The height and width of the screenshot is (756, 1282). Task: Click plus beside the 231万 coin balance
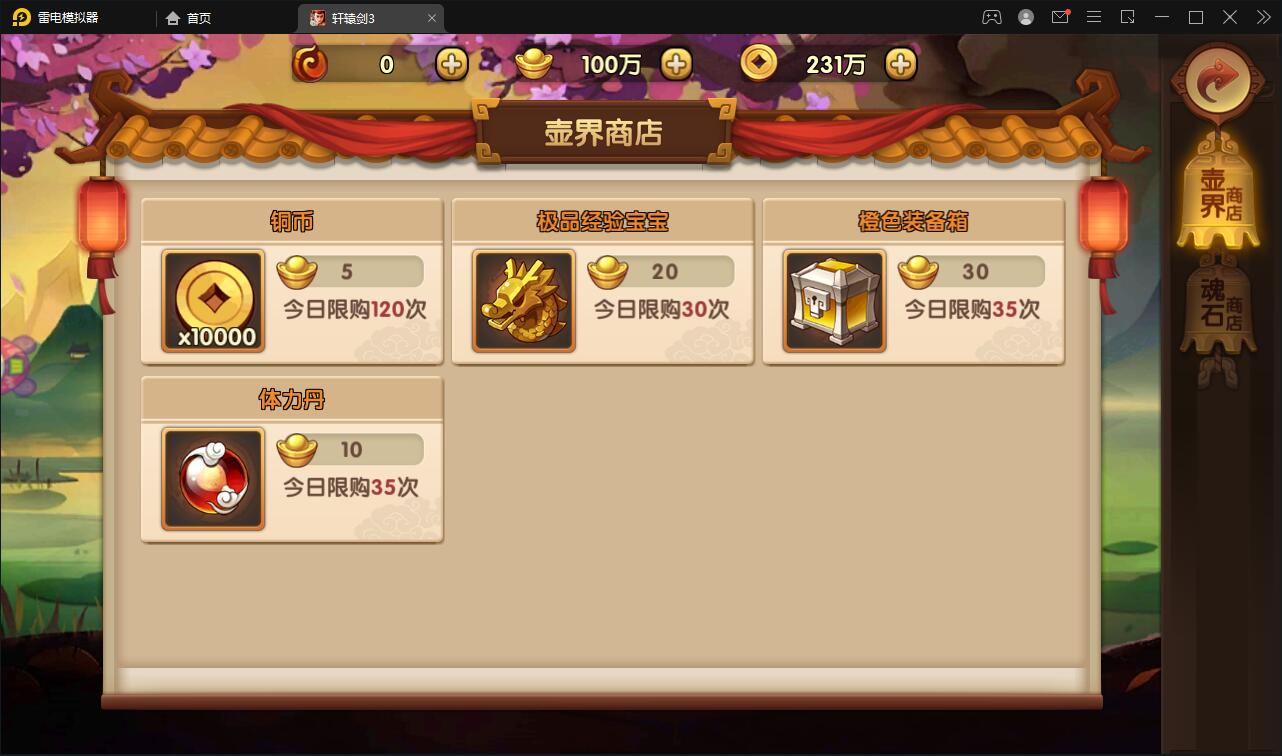pyautogui.click(x=900, y=63)
